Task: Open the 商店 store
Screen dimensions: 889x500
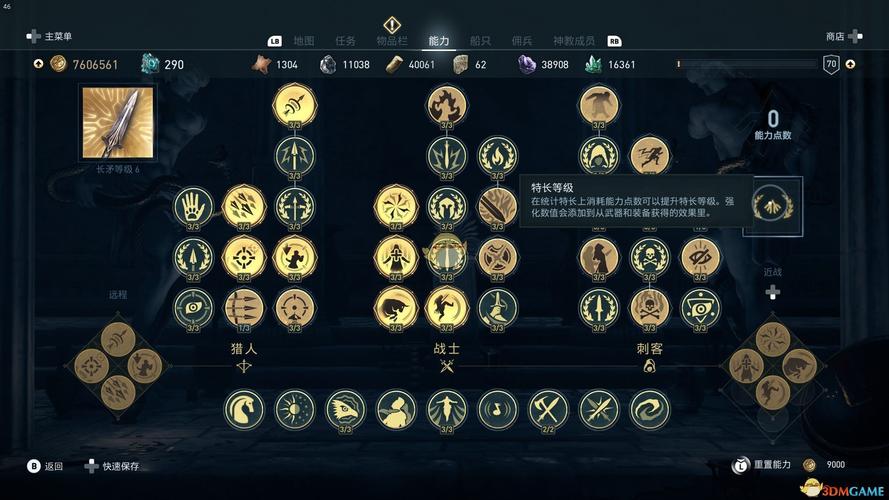Action: (x=835, y=36)
